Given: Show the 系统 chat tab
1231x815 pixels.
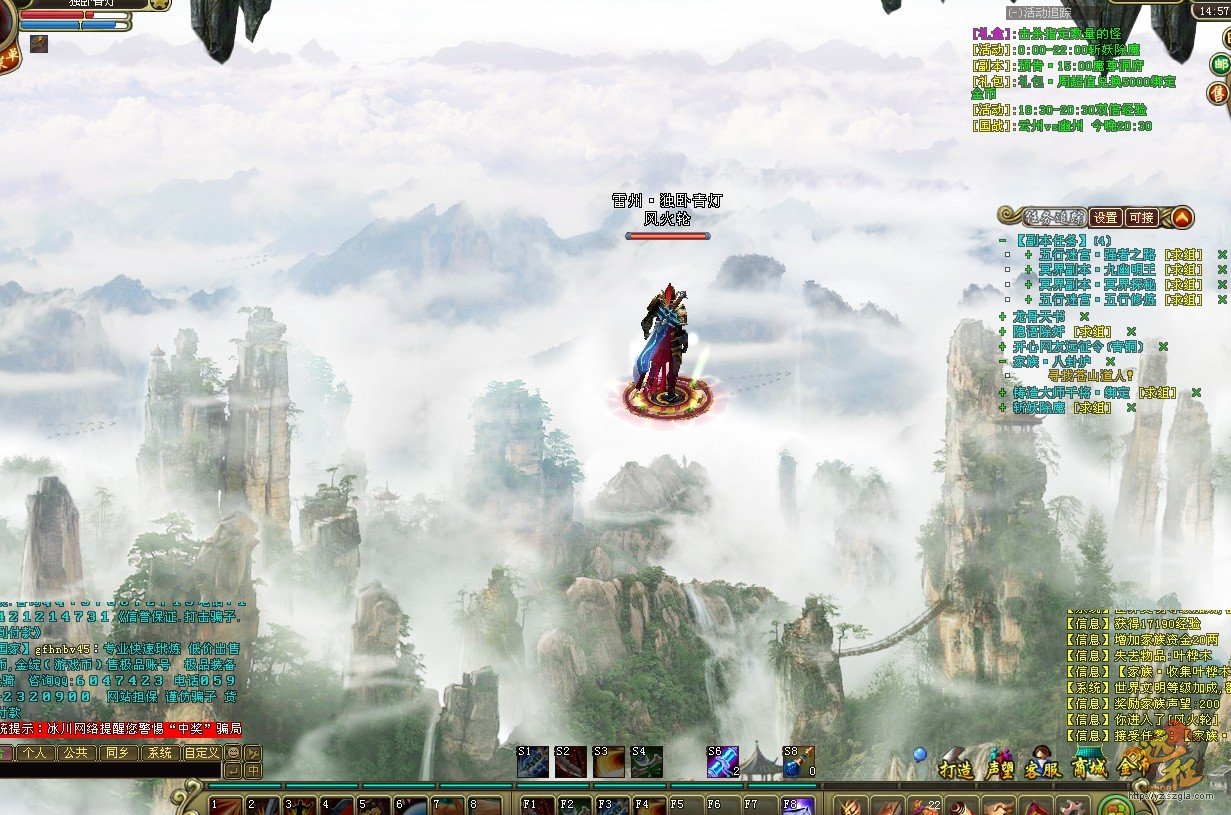Looking at the screenshot, I should [x=158, y=753].
